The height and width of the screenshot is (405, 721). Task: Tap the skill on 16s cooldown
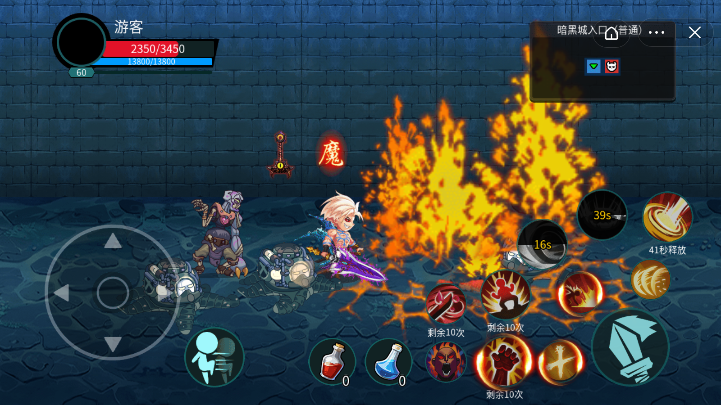pyautogui.click(x=542, y=244)
